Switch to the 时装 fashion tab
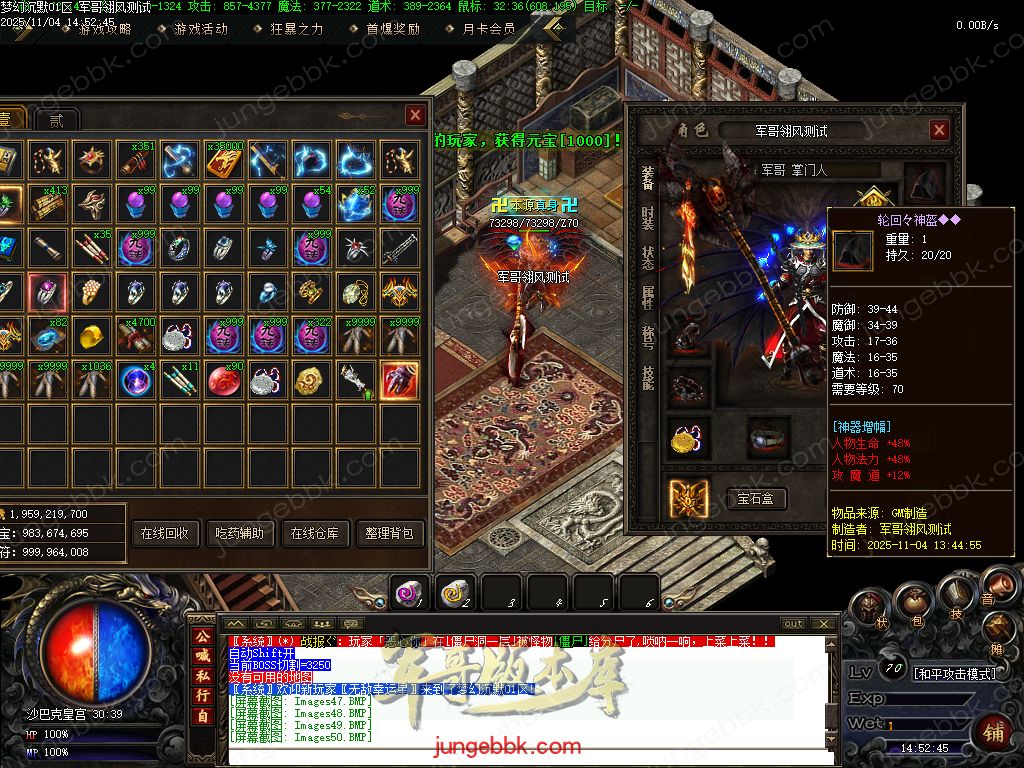 coord(647,219)
